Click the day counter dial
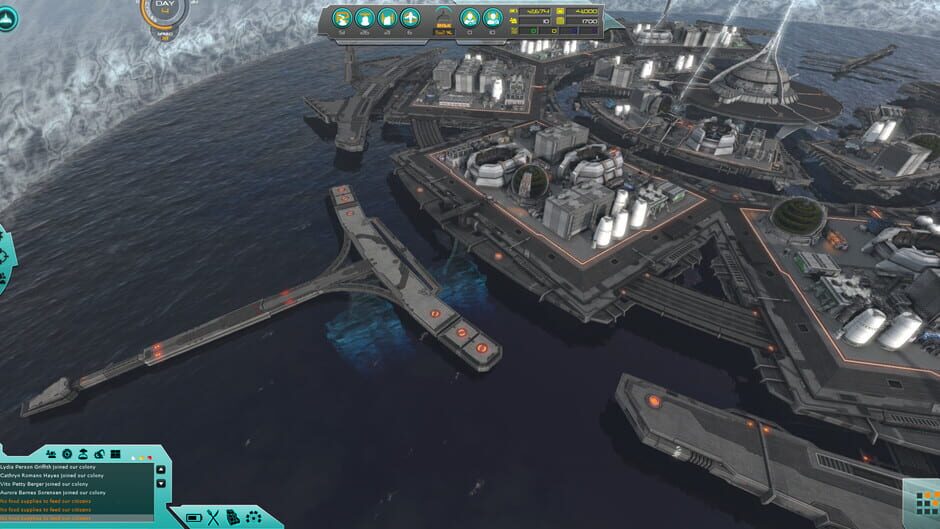 pos(163,12)
